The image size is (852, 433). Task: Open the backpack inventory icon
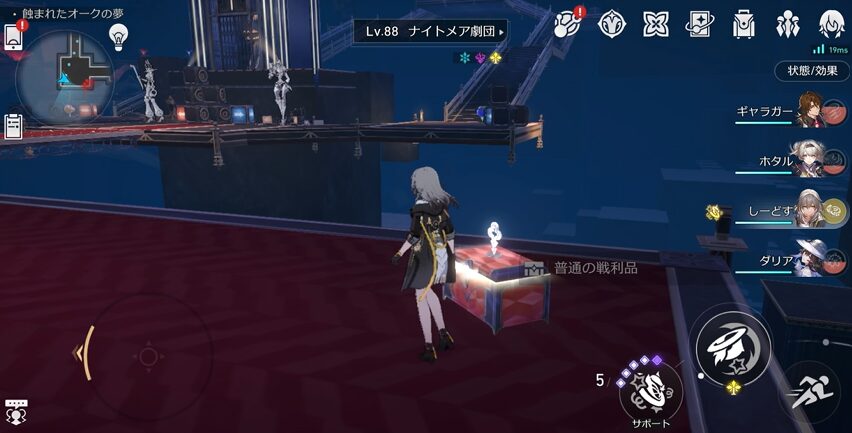(743, 23)
